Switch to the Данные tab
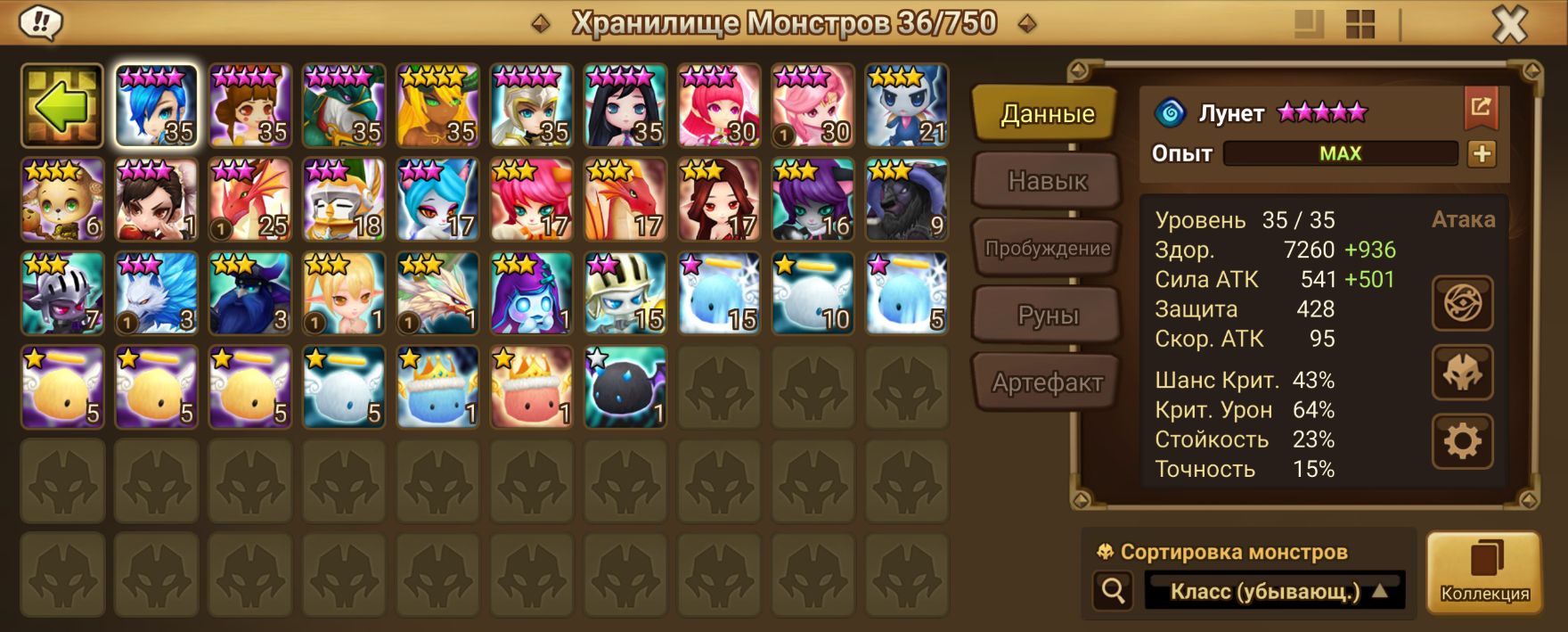The height and width of the screenshot is (632, 1568). pyautogui.click(x=1047, y=114)
